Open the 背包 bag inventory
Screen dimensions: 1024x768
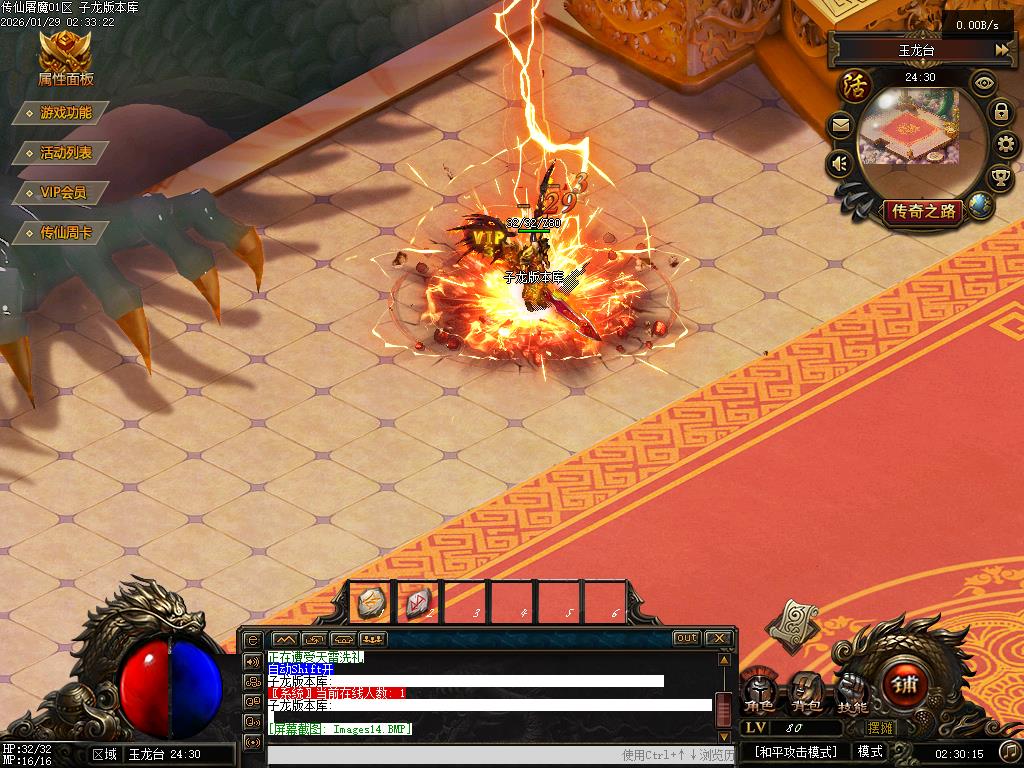pyautogui.click(x=806, y=691)
